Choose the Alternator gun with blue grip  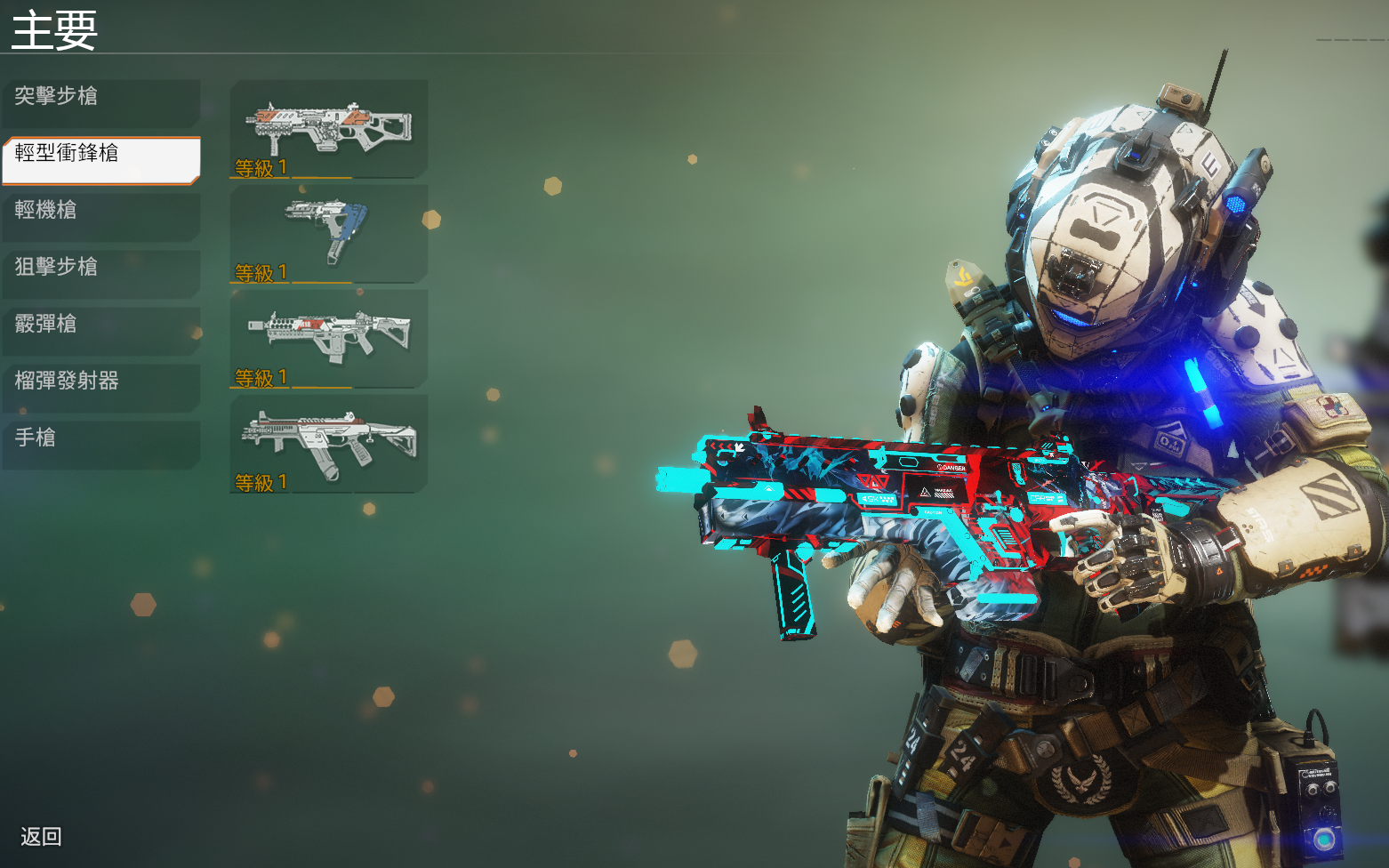point(329,234)
